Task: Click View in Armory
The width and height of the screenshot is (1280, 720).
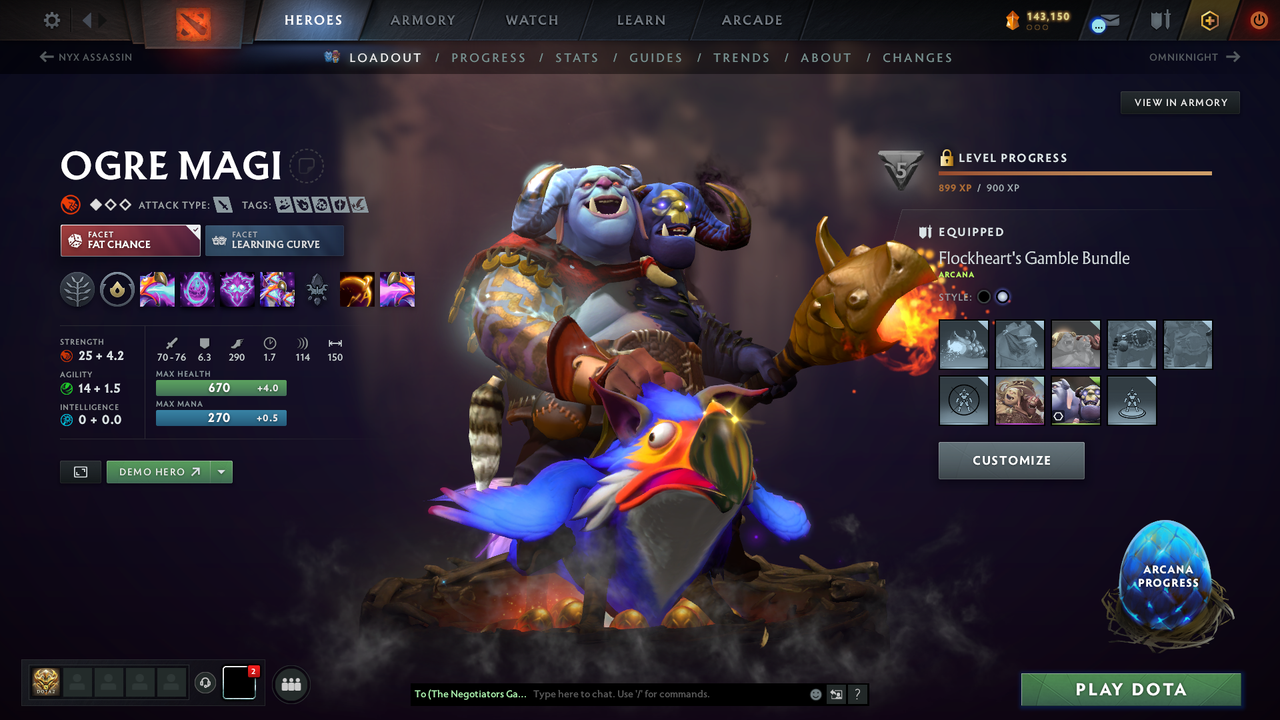Action: [x=1179, y=102]
